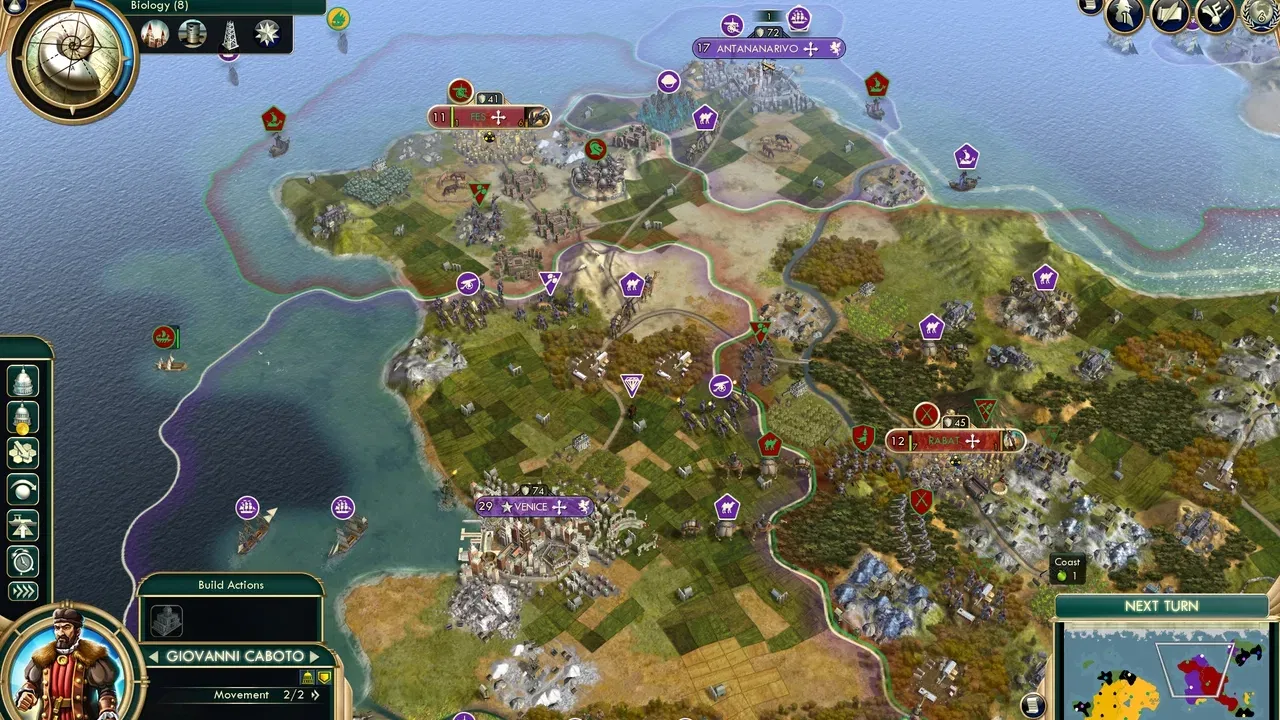Click the alarm clock sleep action
Screen dimensions: 1280x720
[23, 561]
